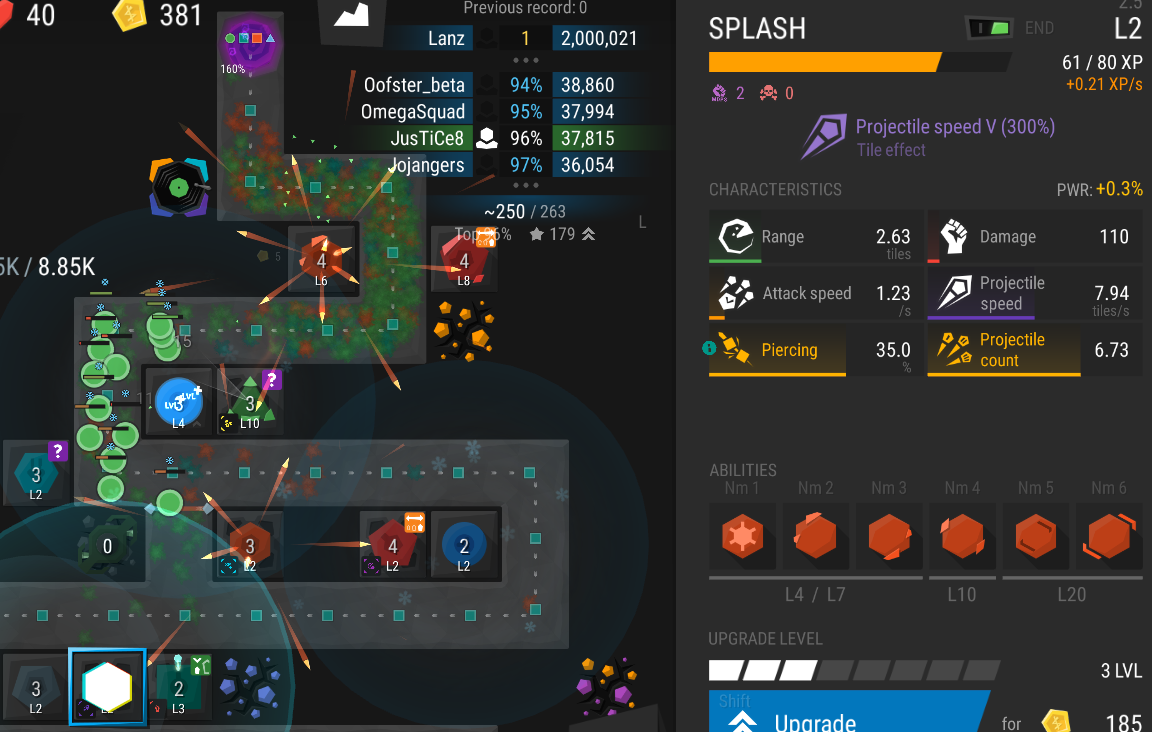Image resolution: width=1152 pixels, height=732 pixels.
Task: Choose the Nm 2 ability icon
Action: [816, 537]
